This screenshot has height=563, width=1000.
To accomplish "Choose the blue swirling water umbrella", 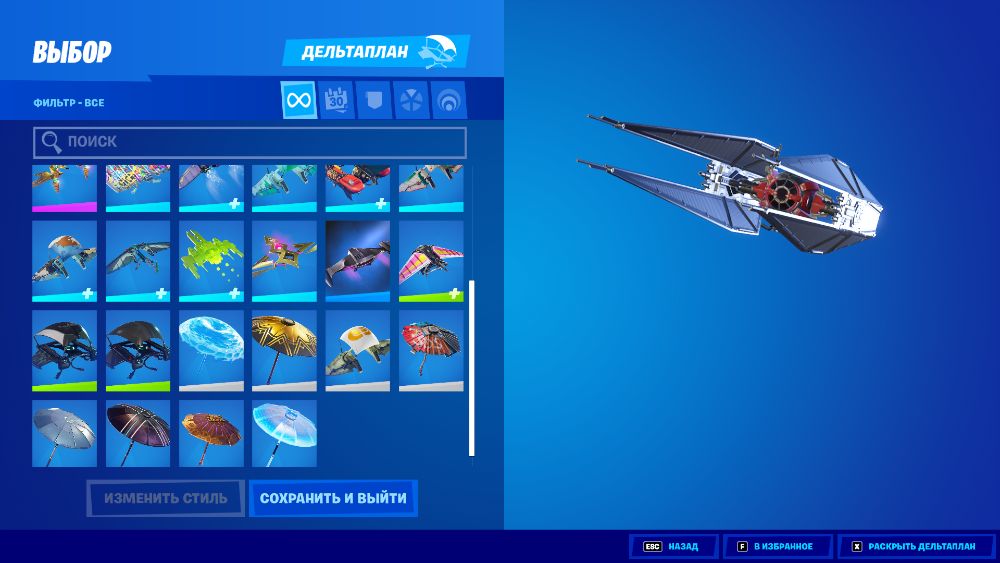I will pos(211,350).
